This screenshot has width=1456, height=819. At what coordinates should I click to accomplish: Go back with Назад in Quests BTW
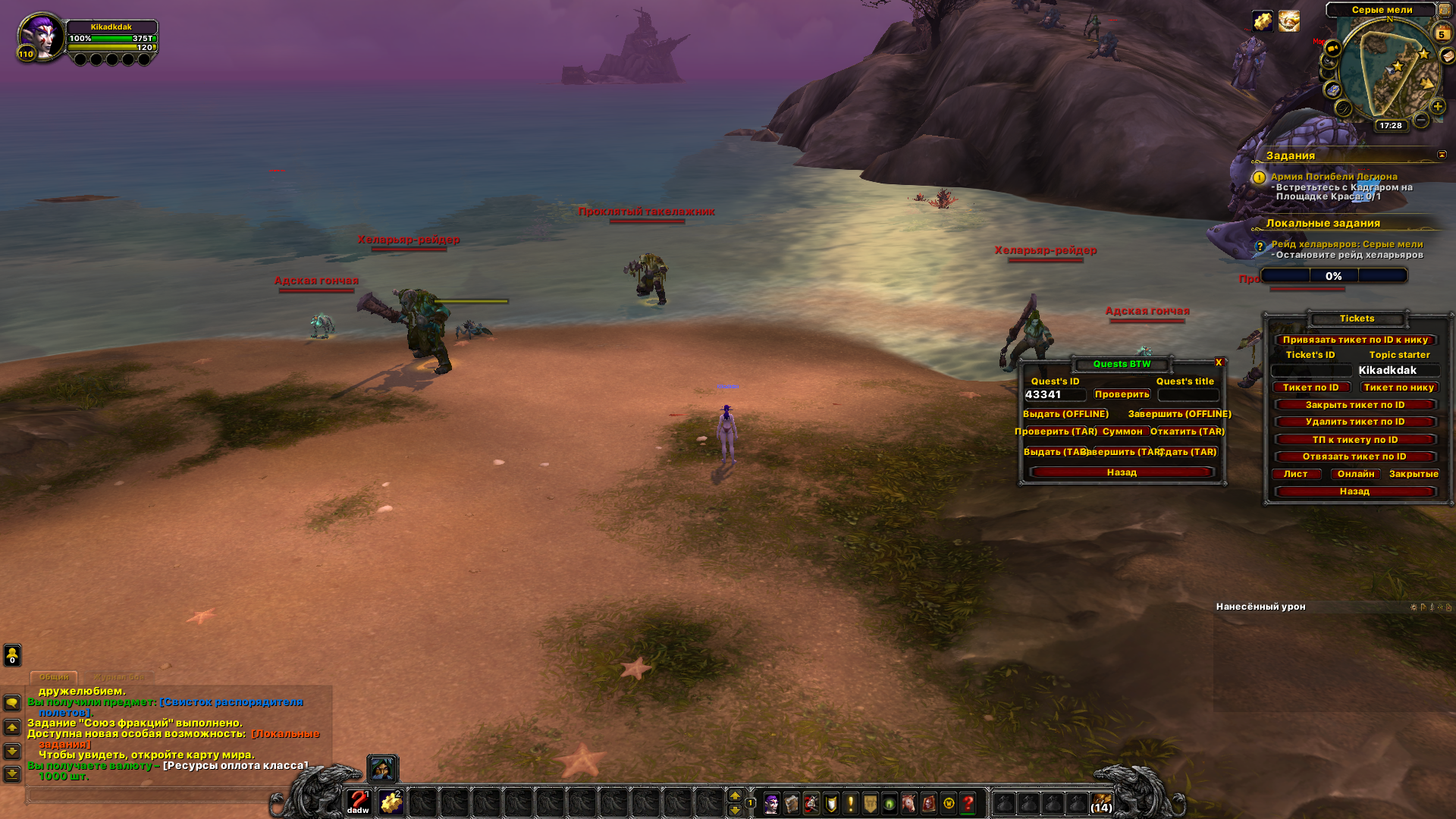[1122, 472]
